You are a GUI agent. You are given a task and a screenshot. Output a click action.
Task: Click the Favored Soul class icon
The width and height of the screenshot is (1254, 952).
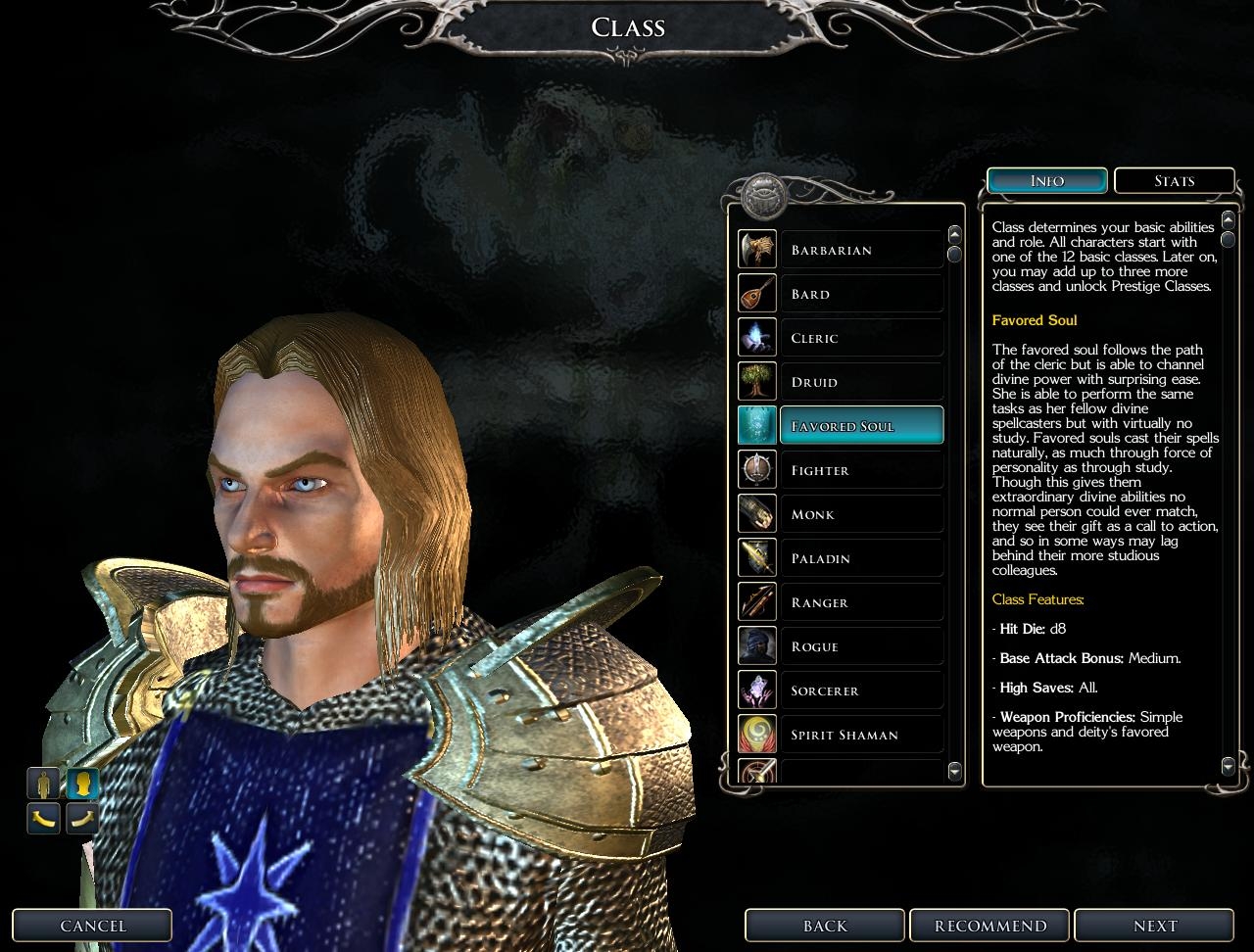pos(757,426)
